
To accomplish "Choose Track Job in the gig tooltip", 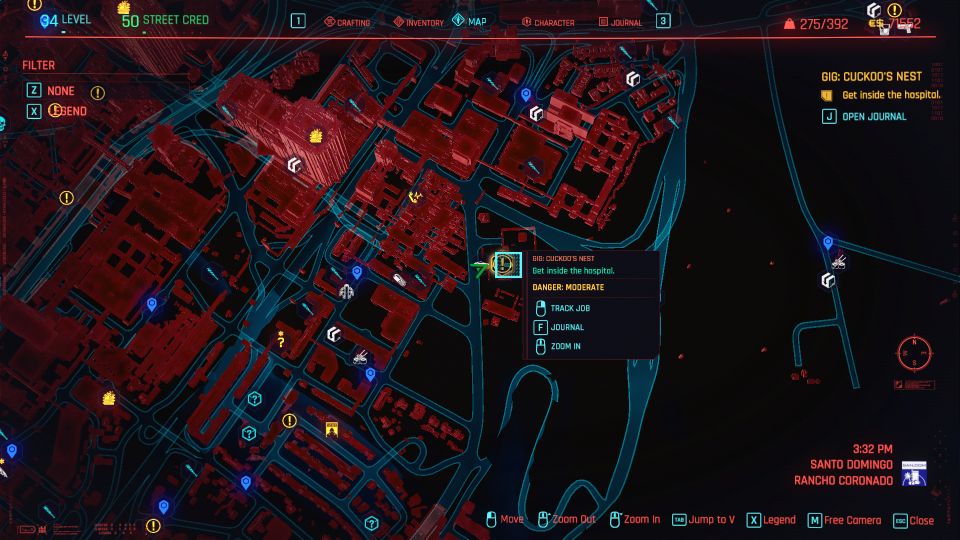I will point(569,308).
